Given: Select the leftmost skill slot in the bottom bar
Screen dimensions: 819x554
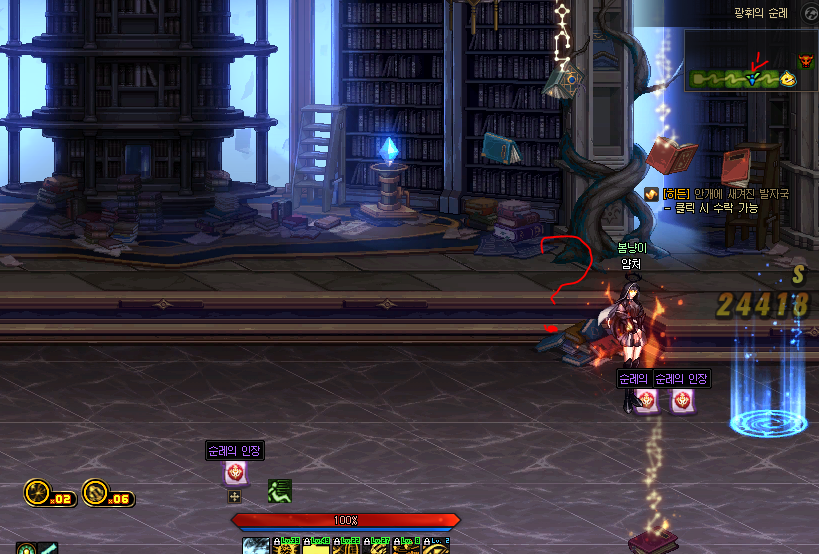Looking at the screenshot, I should click(x=256, y=546).
